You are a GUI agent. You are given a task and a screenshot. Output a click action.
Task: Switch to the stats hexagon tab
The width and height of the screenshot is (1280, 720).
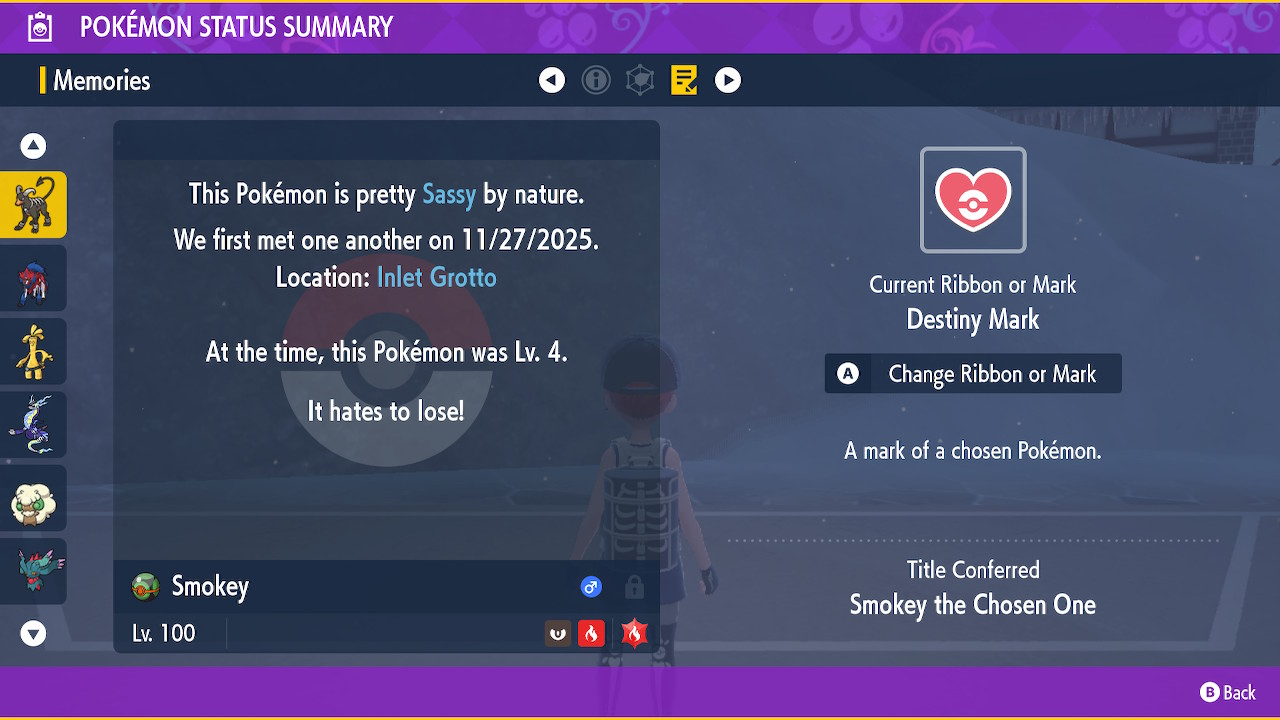(640, 80)
